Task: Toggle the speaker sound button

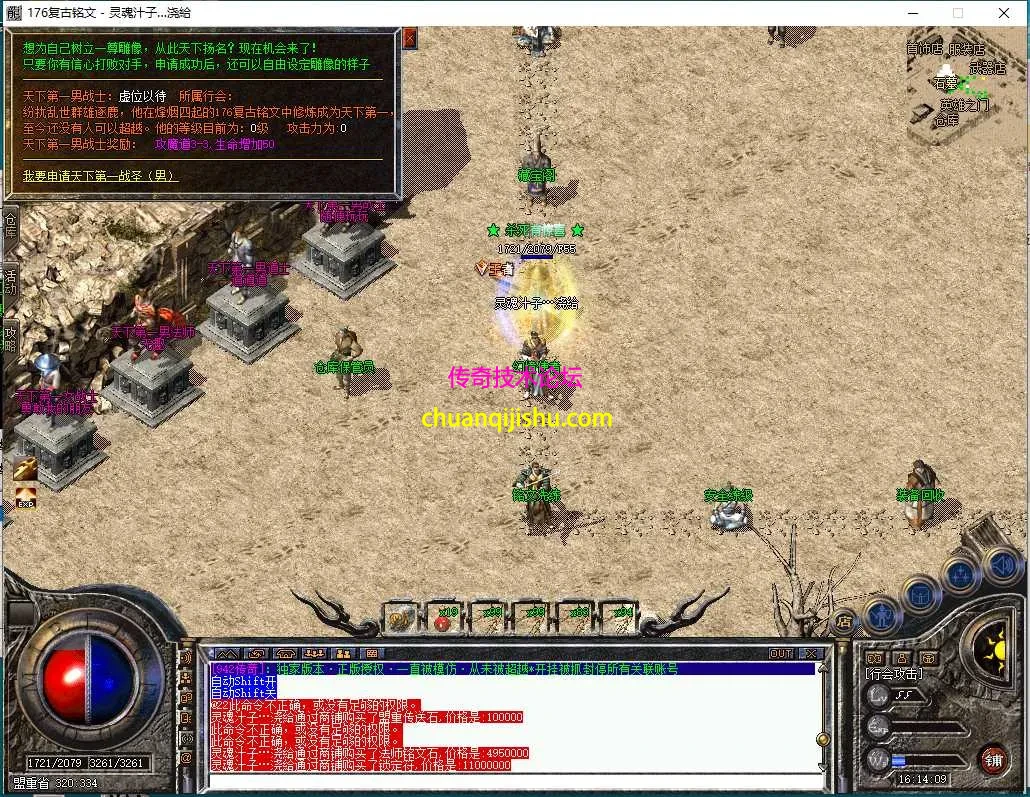Action: (1002, 566)
